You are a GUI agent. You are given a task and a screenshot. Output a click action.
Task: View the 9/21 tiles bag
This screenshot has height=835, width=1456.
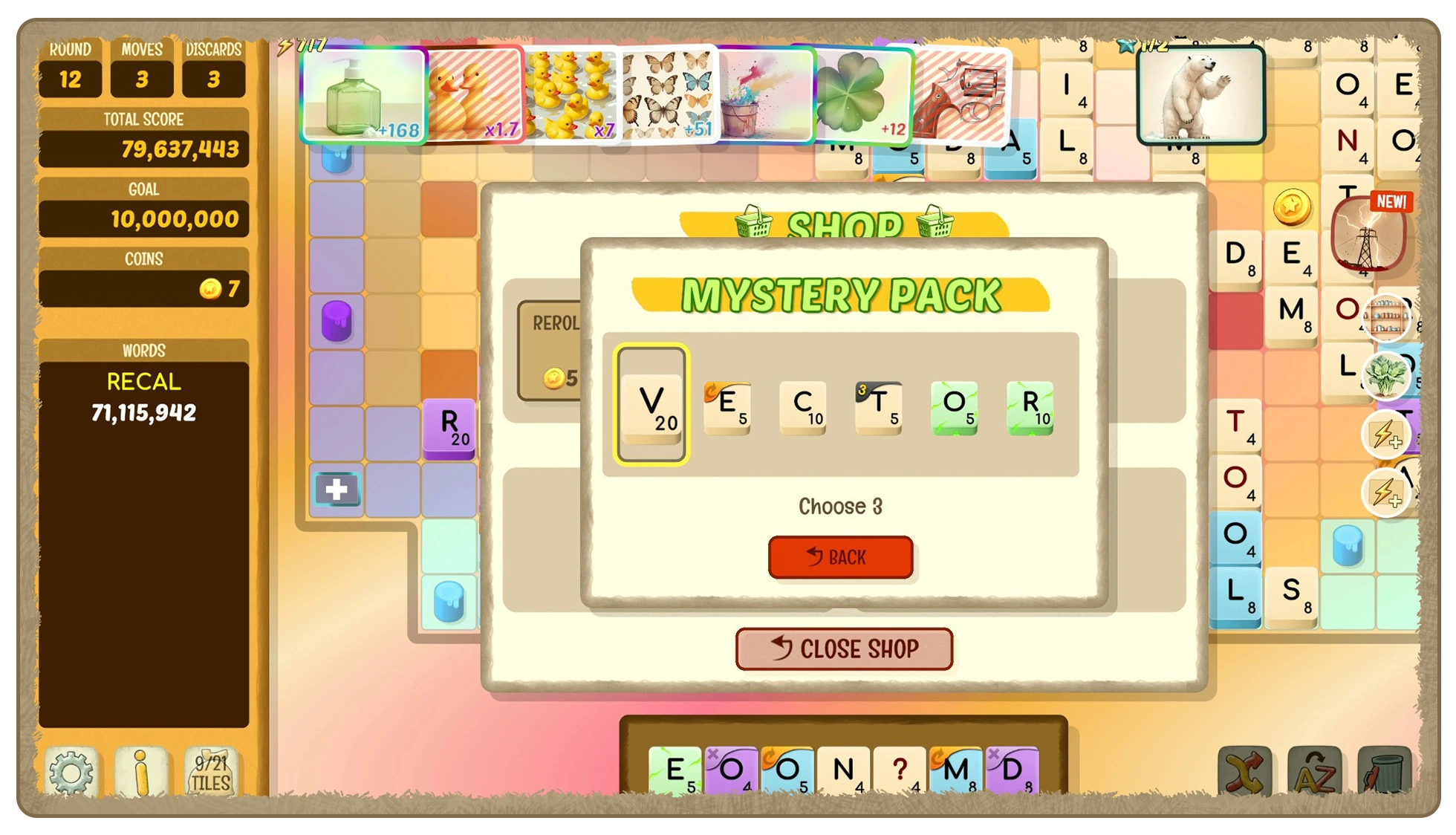pyautogui.click(x=211, y=773)
